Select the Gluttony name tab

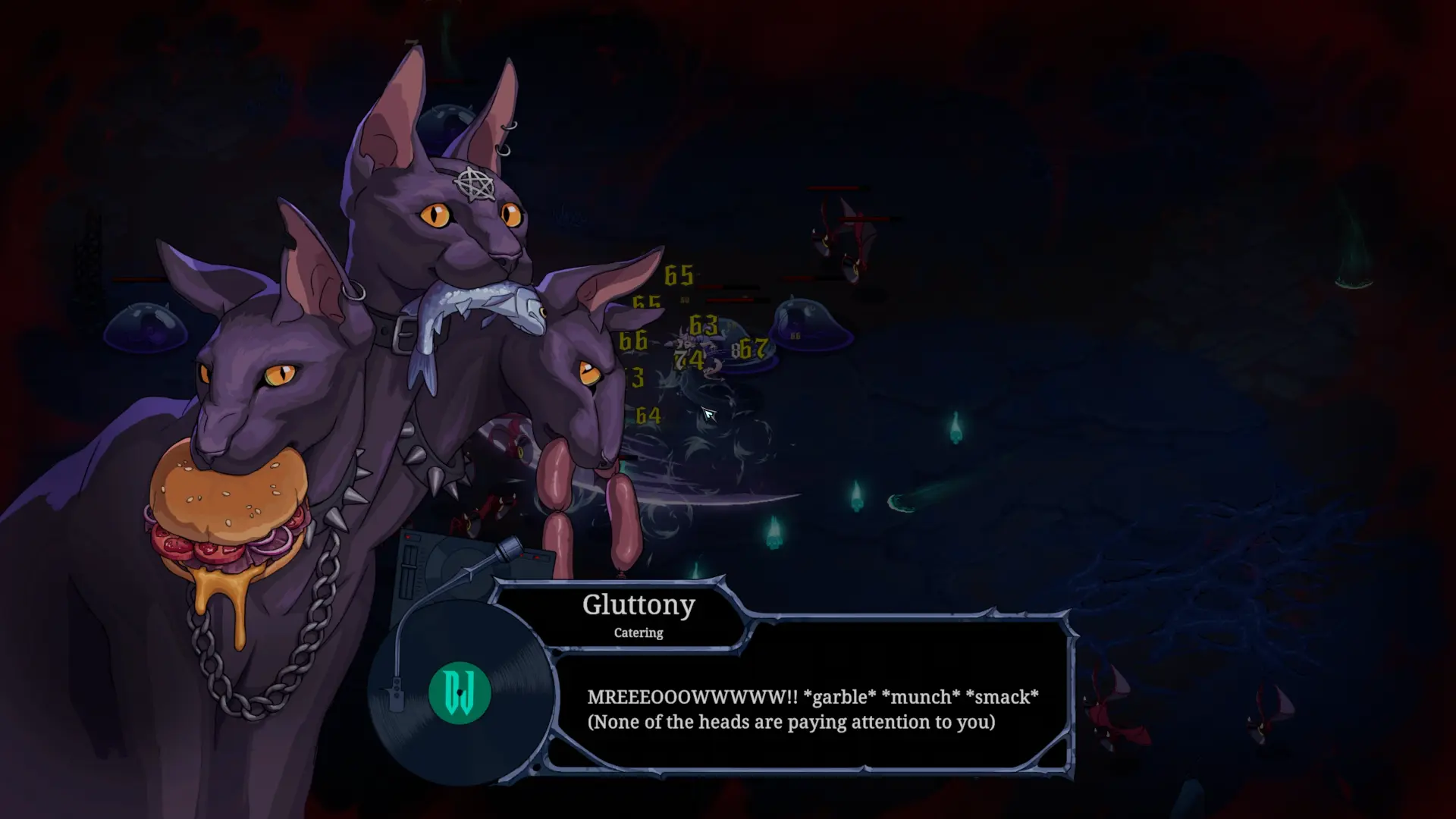coord(639,604)
